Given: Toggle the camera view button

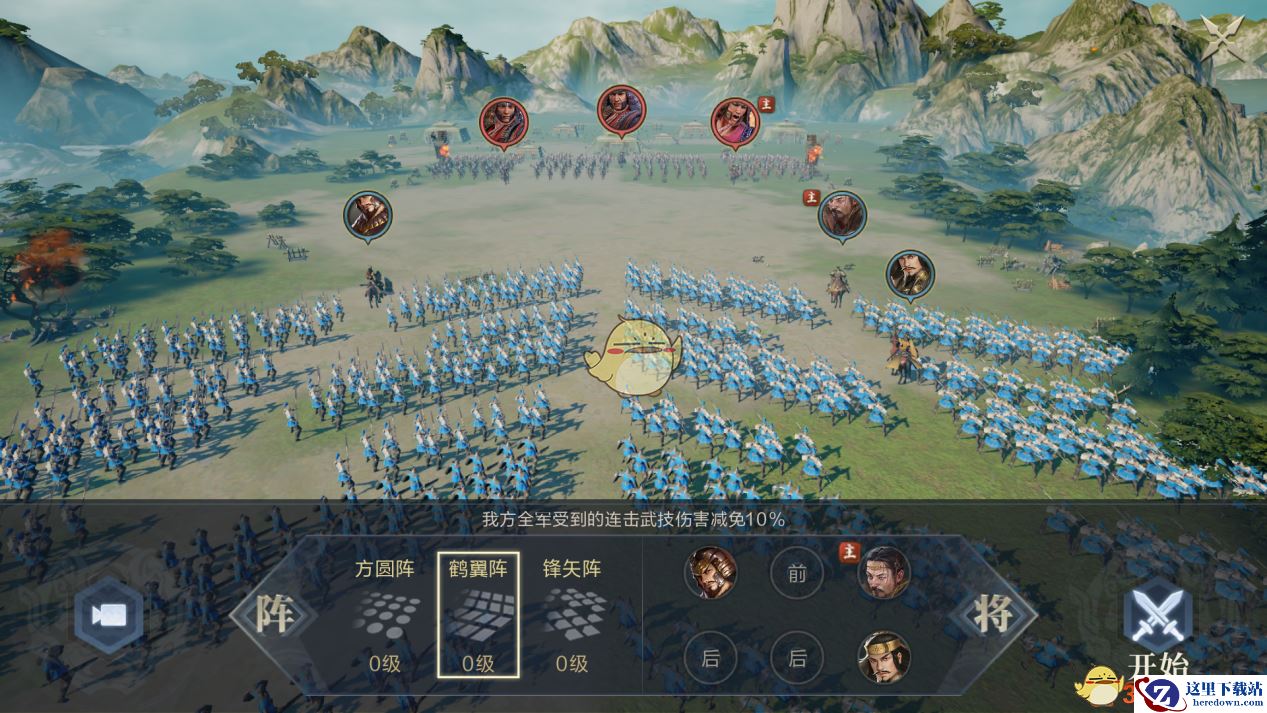Looking at the screenshot, I should pyautogui.click(x=109, y=615).
